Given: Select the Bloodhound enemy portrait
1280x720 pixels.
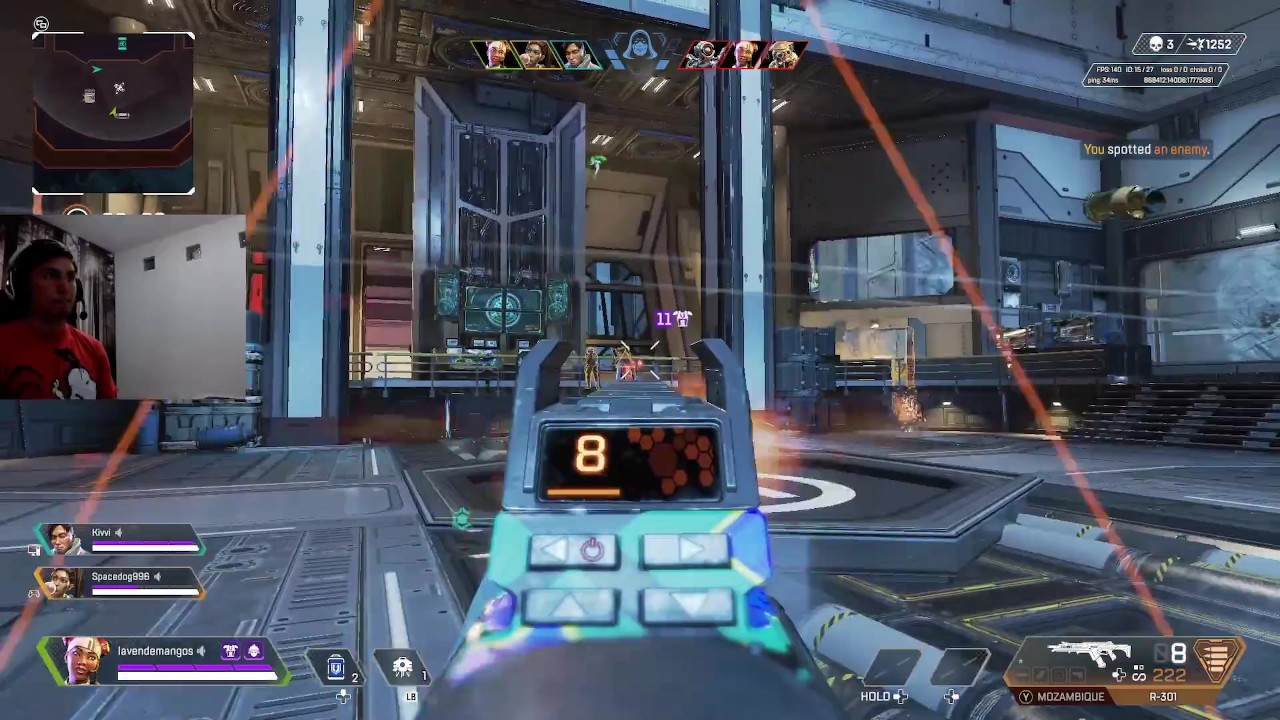Looking at the screenshot, I should pos(782,54).
